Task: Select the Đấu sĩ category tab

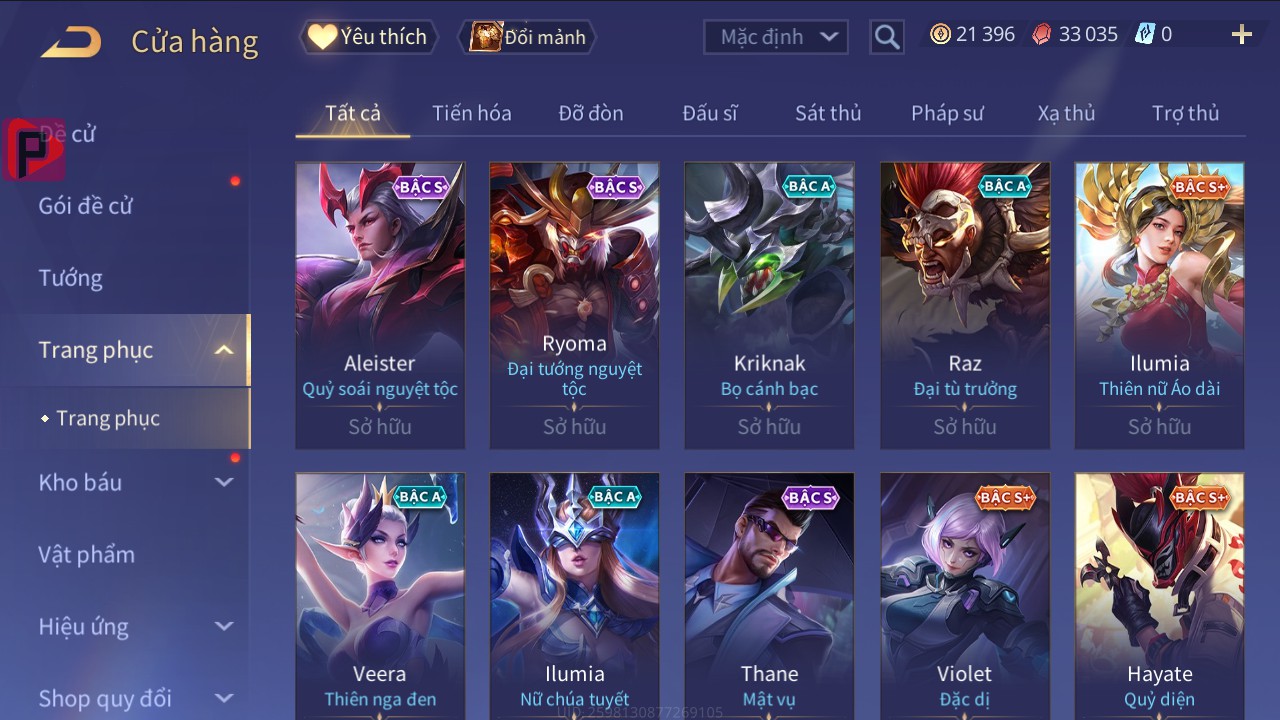Action: pyautogui.click(x=710, y=113)
